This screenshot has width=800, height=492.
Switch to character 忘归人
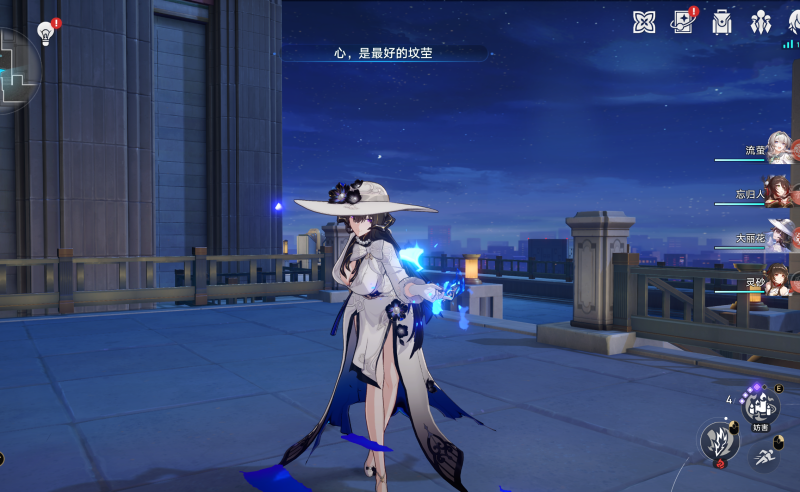point(778,192)
